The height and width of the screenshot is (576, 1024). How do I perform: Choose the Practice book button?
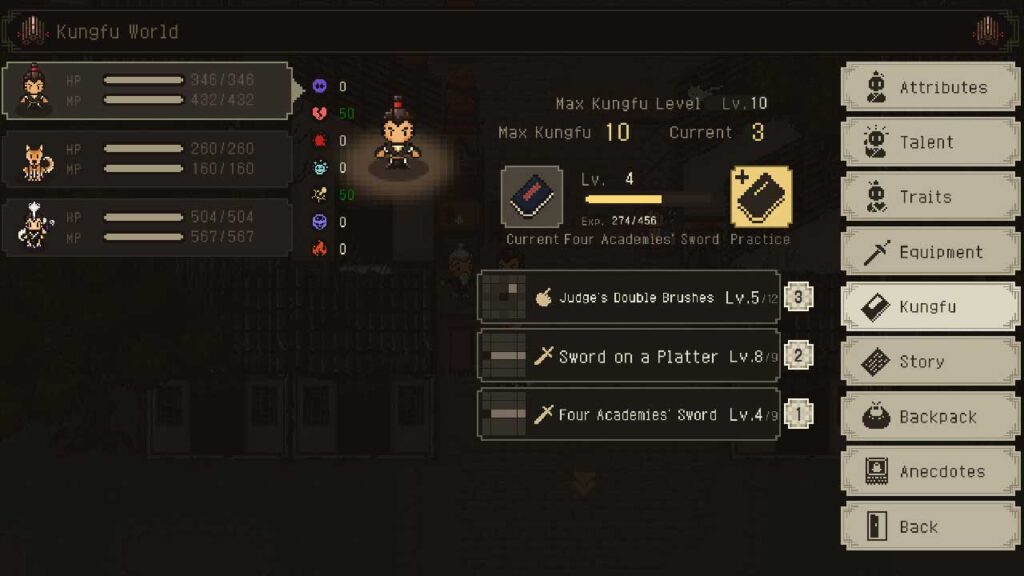761,197
